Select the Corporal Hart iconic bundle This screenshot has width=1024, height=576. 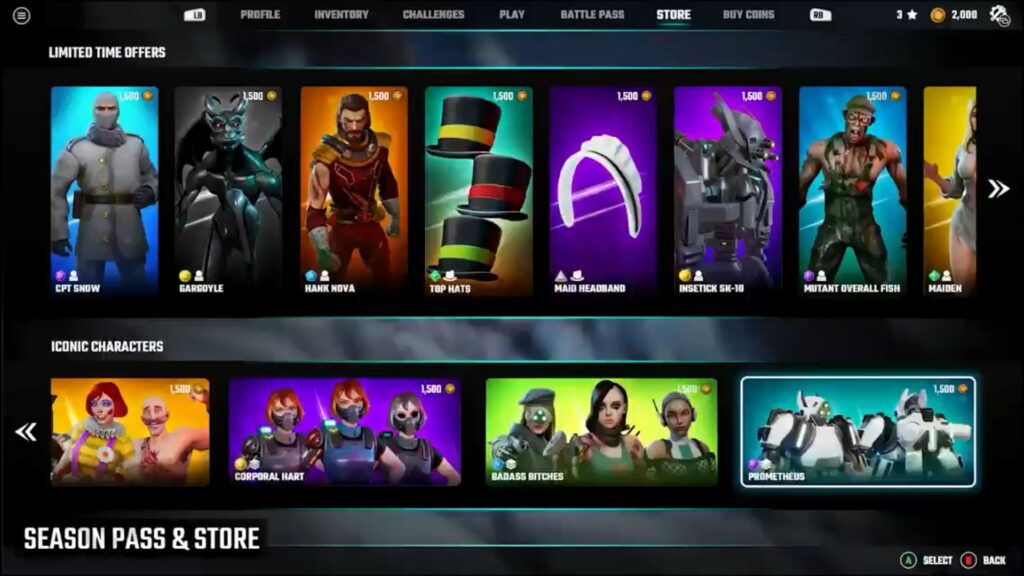coord(345,431)
